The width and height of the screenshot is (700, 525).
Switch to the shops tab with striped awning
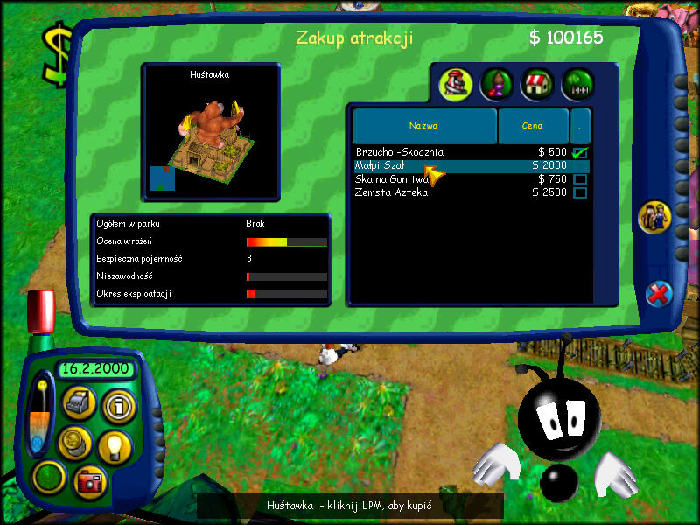(x=537, y=83)
